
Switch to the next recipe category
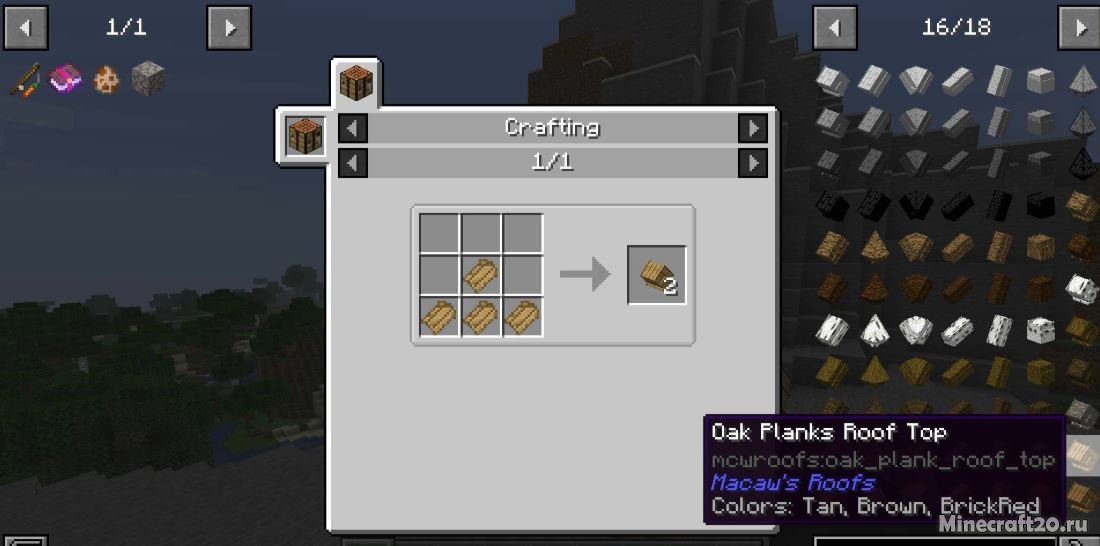tap(752, 128)
